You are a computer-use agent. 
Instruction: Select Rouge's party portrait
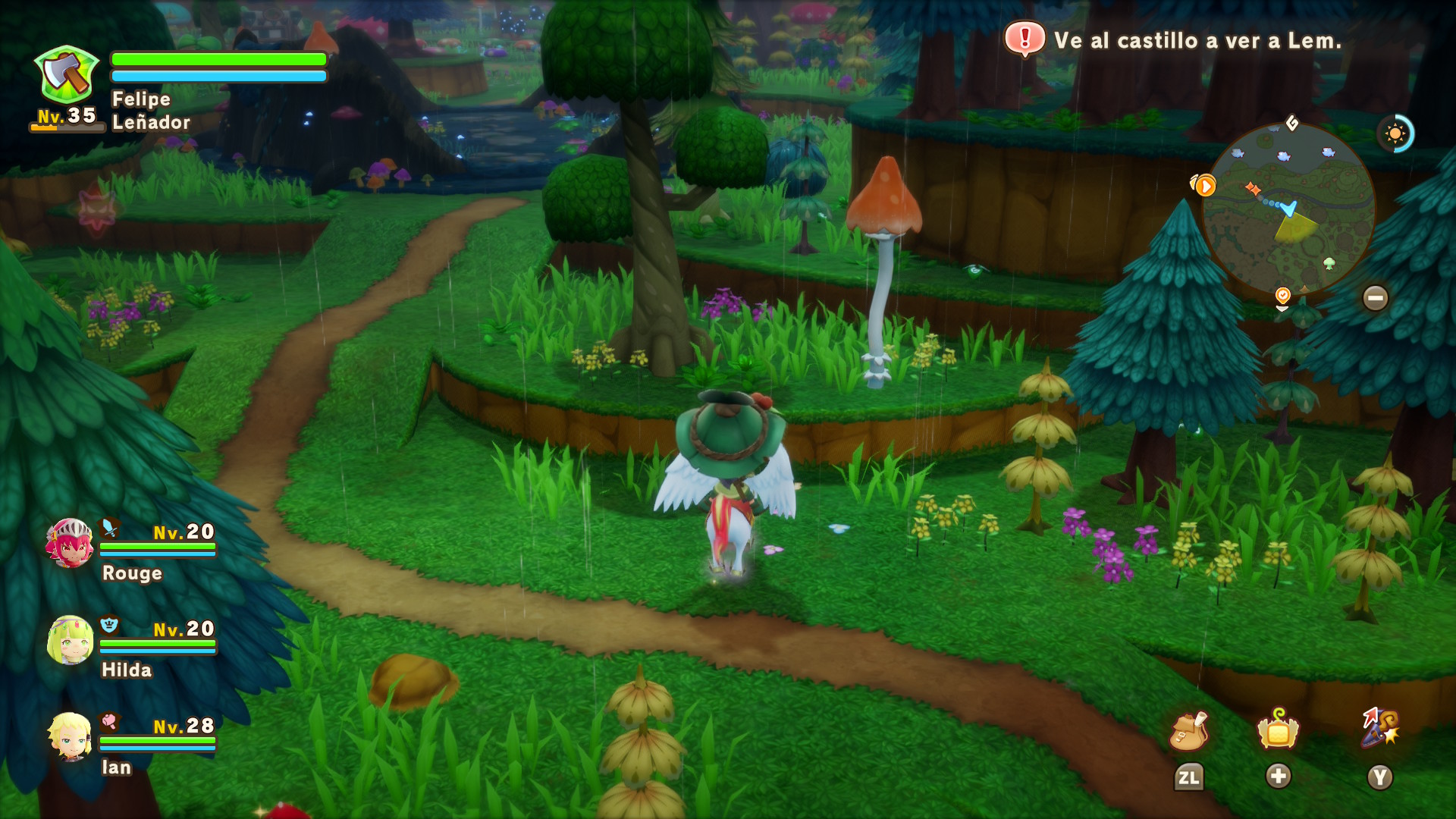tap(70, 543)
